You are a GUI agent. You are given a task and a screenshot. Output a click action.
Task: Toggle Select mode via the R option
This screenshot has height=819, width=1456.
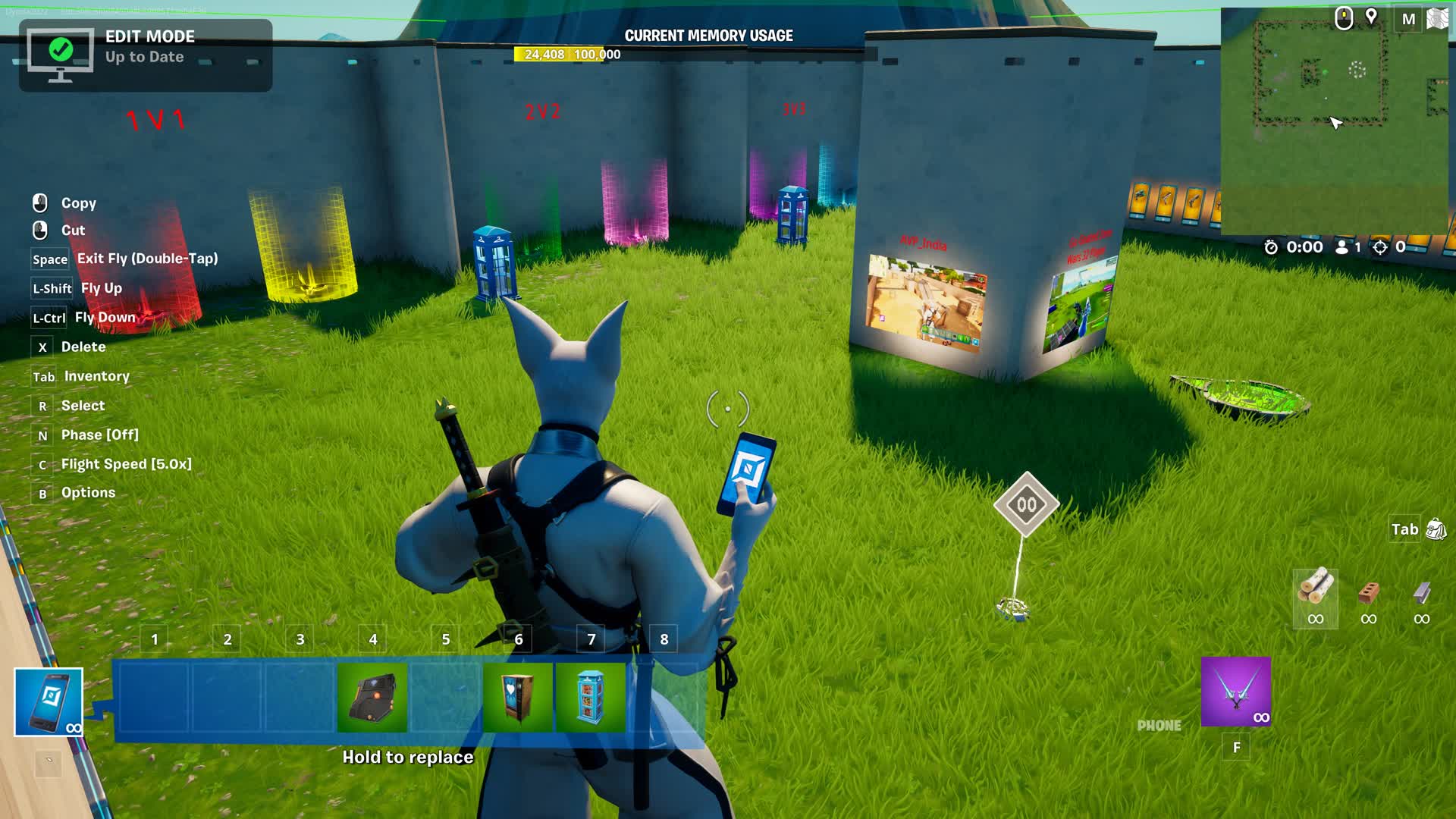point(83,406)
